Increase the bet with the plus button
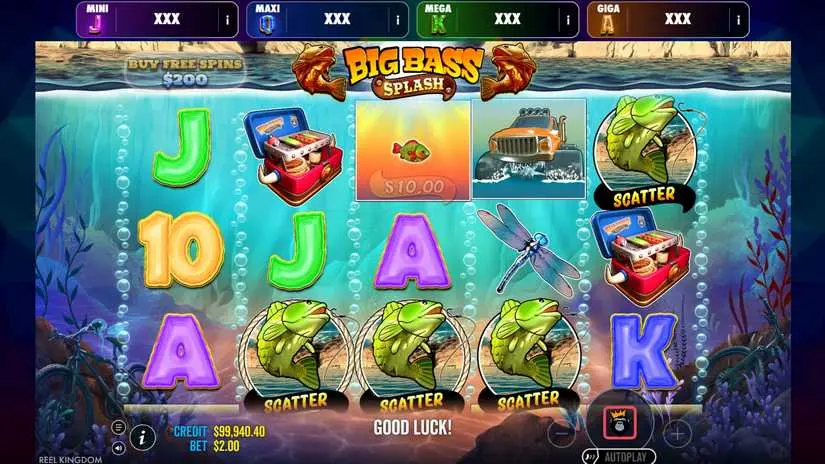The width and height of the screenshot is (825, 464). point(677,433)
